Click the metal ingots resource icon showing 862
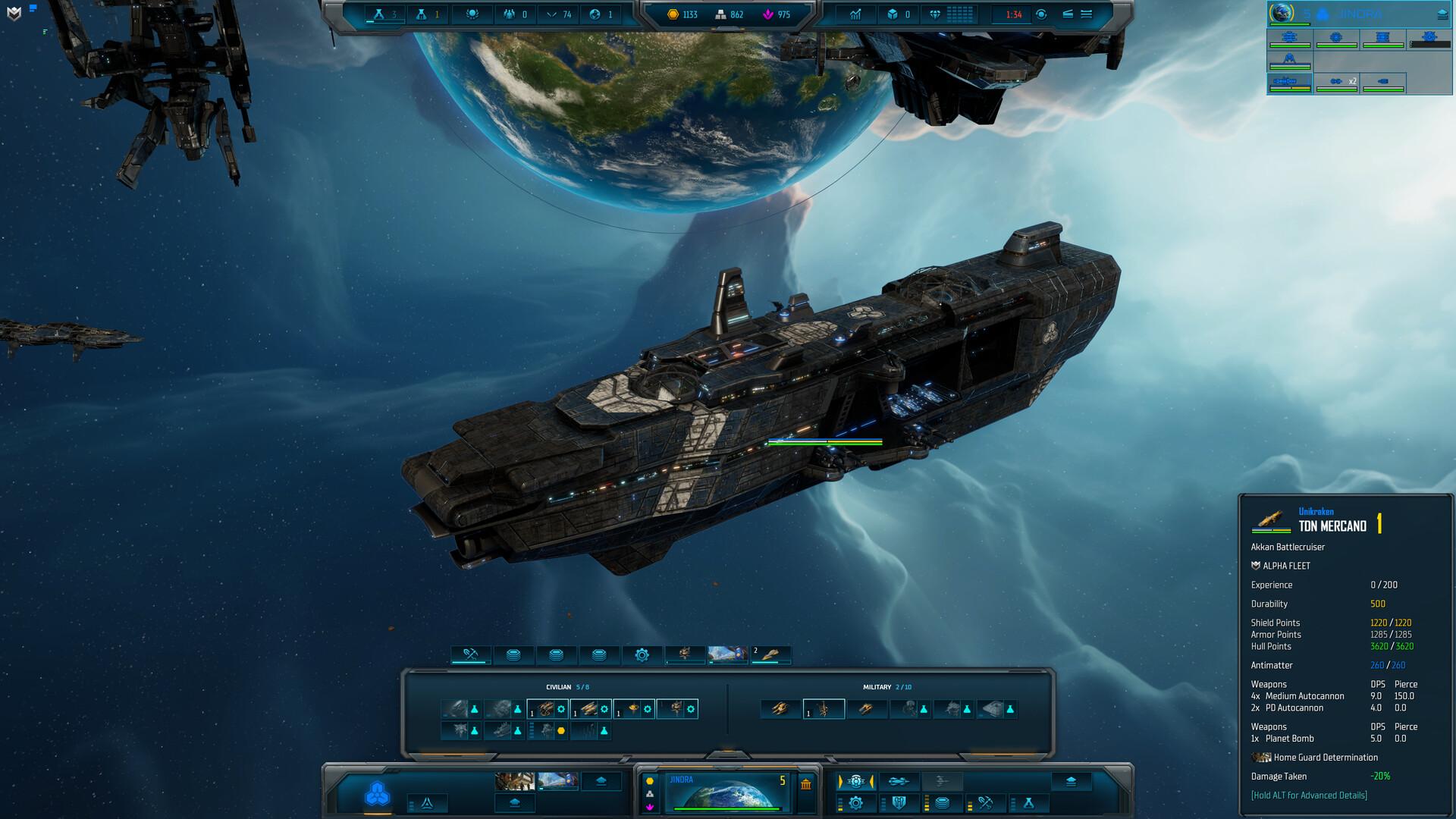Screen dimensions: 1456x819 click(x=721, y=14)
